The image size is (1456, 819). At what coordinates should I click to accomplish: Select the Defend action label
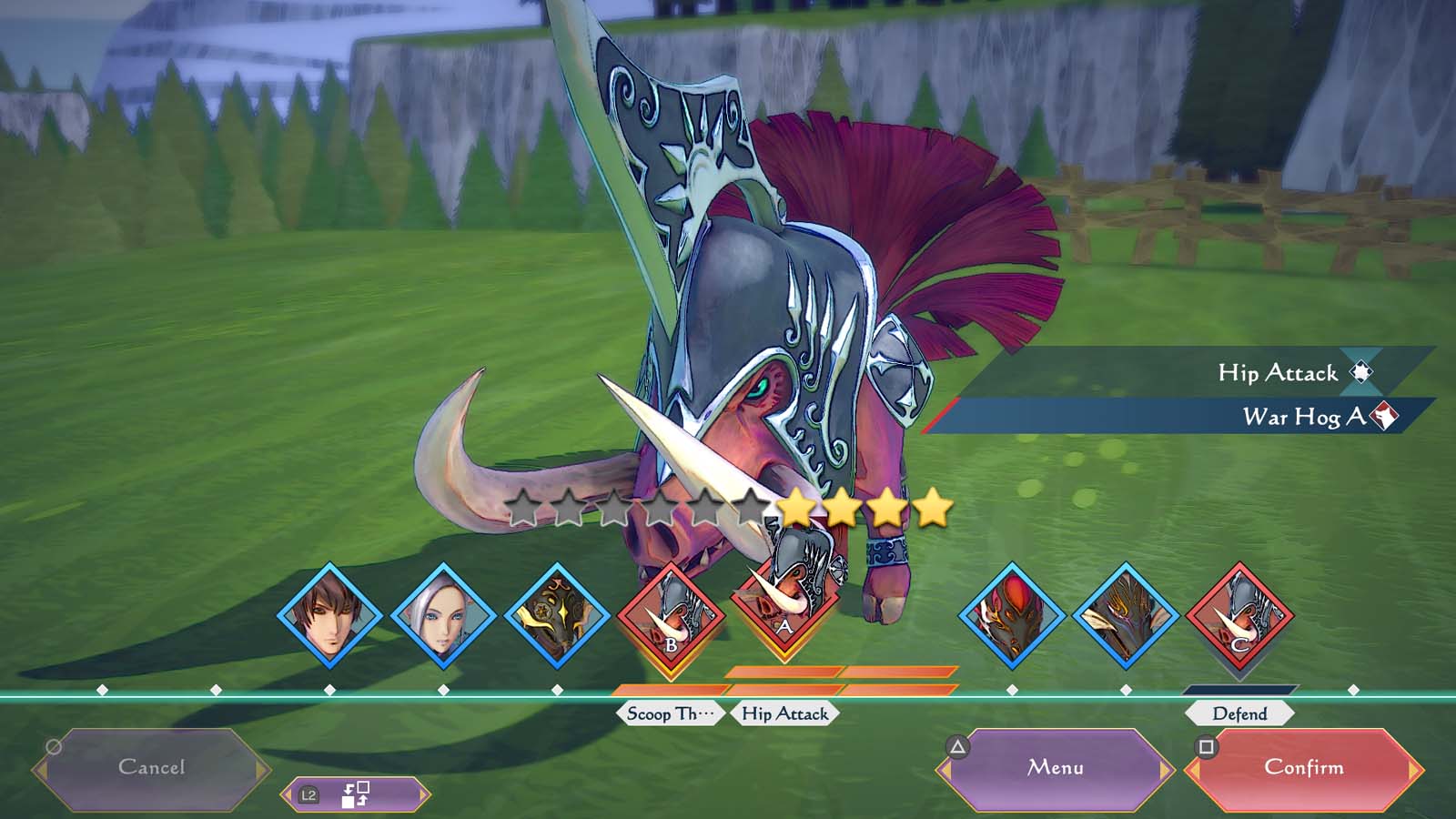1239,714
